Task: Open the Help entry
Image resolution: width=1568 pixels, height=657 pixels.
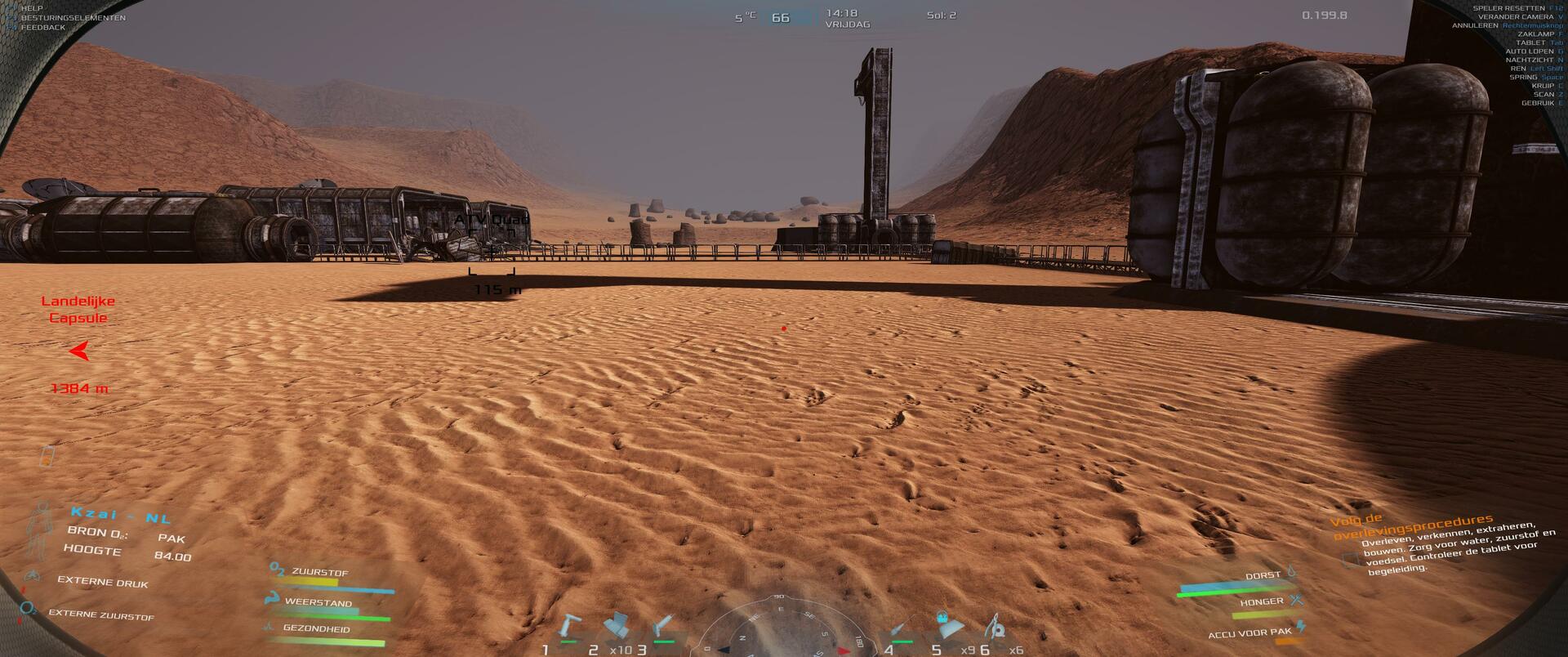Action: pyautogui.click(x=32, y=8)
